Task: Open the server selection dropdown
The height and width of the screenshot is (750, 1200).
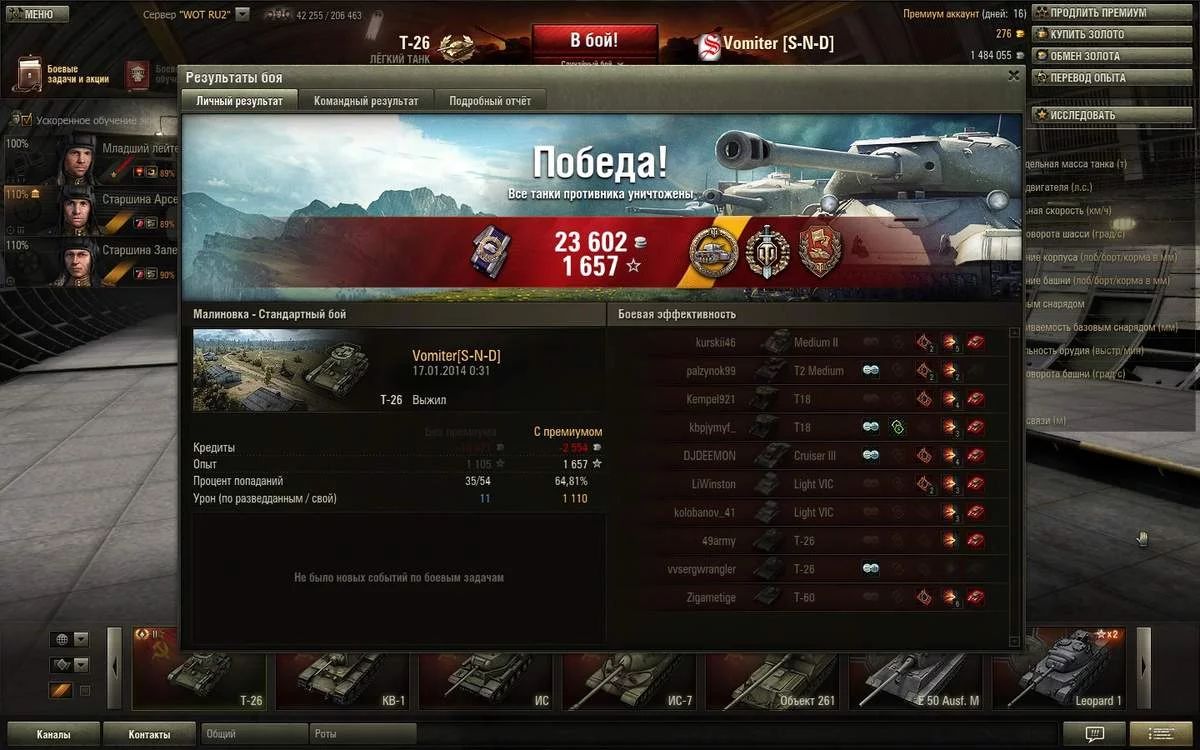Action: 241,15
